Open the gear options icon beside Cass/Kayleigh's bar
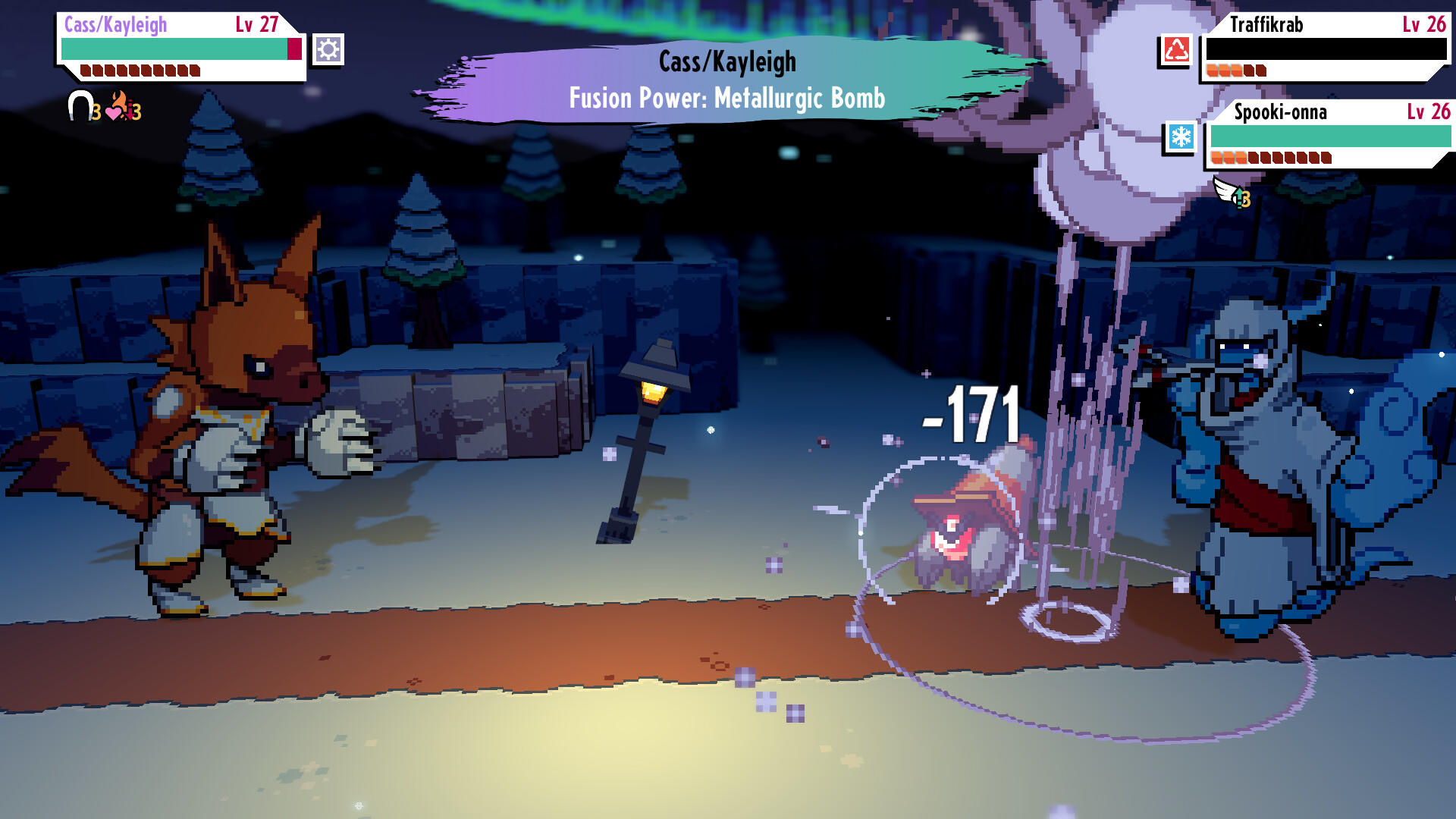 point(328,50)
